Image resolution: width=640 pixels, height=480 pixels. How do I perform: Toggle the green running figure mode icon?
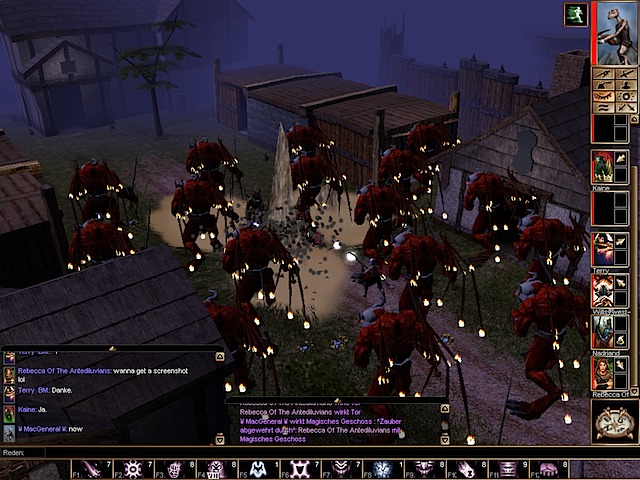click(x=575, y=14)
